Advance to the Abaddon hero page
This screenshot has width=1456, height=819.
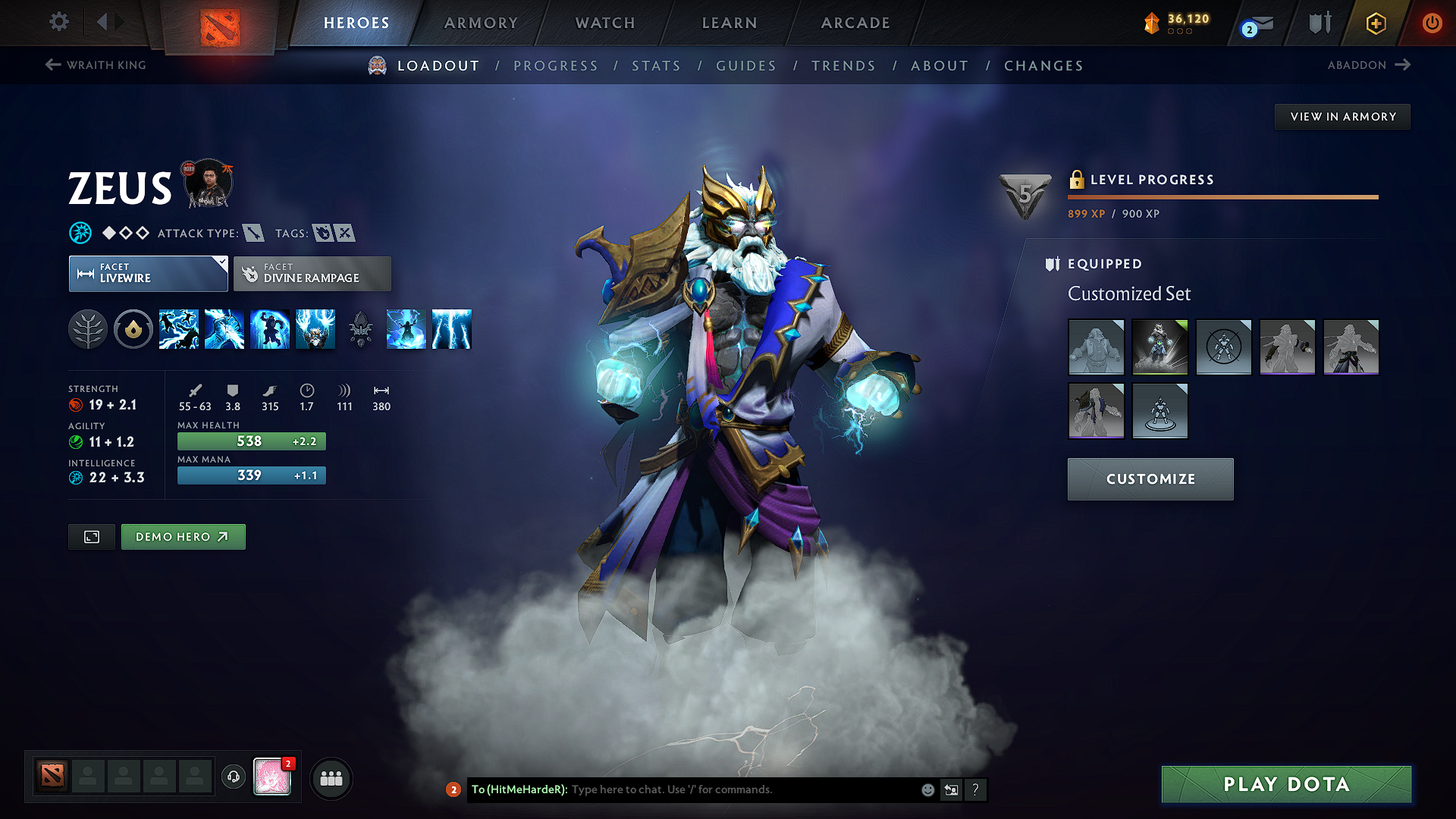pyautogui.click(x=1369, y=65)
